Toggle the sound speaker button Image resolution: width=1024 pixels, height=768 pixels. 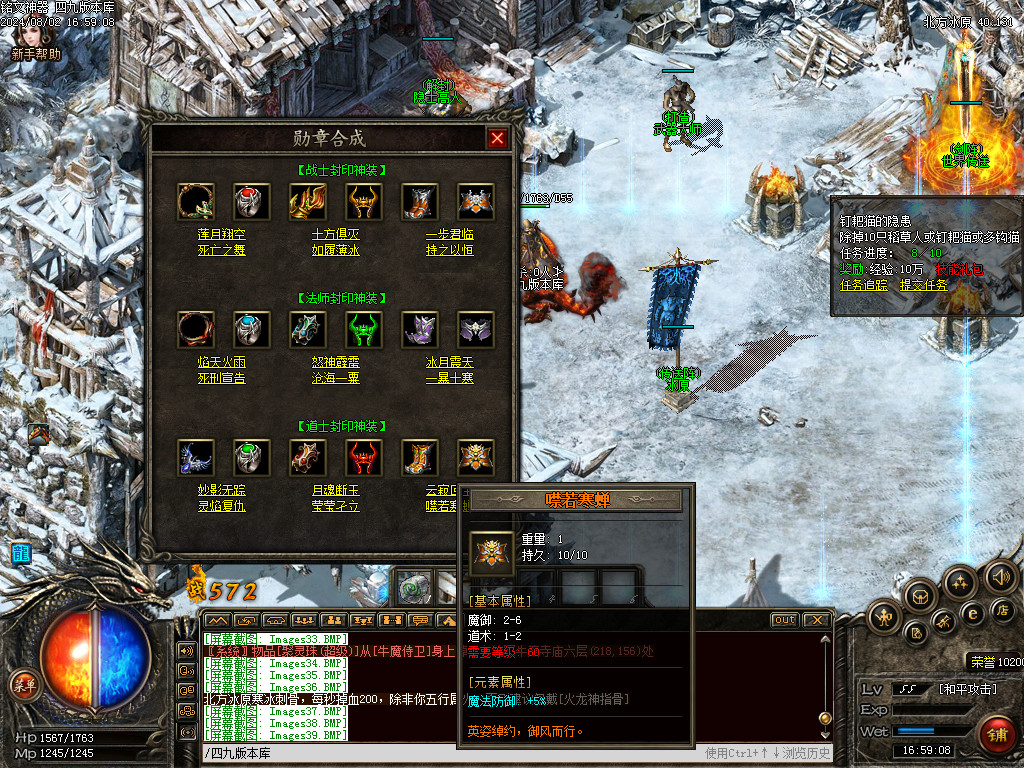click(1001, 577)
